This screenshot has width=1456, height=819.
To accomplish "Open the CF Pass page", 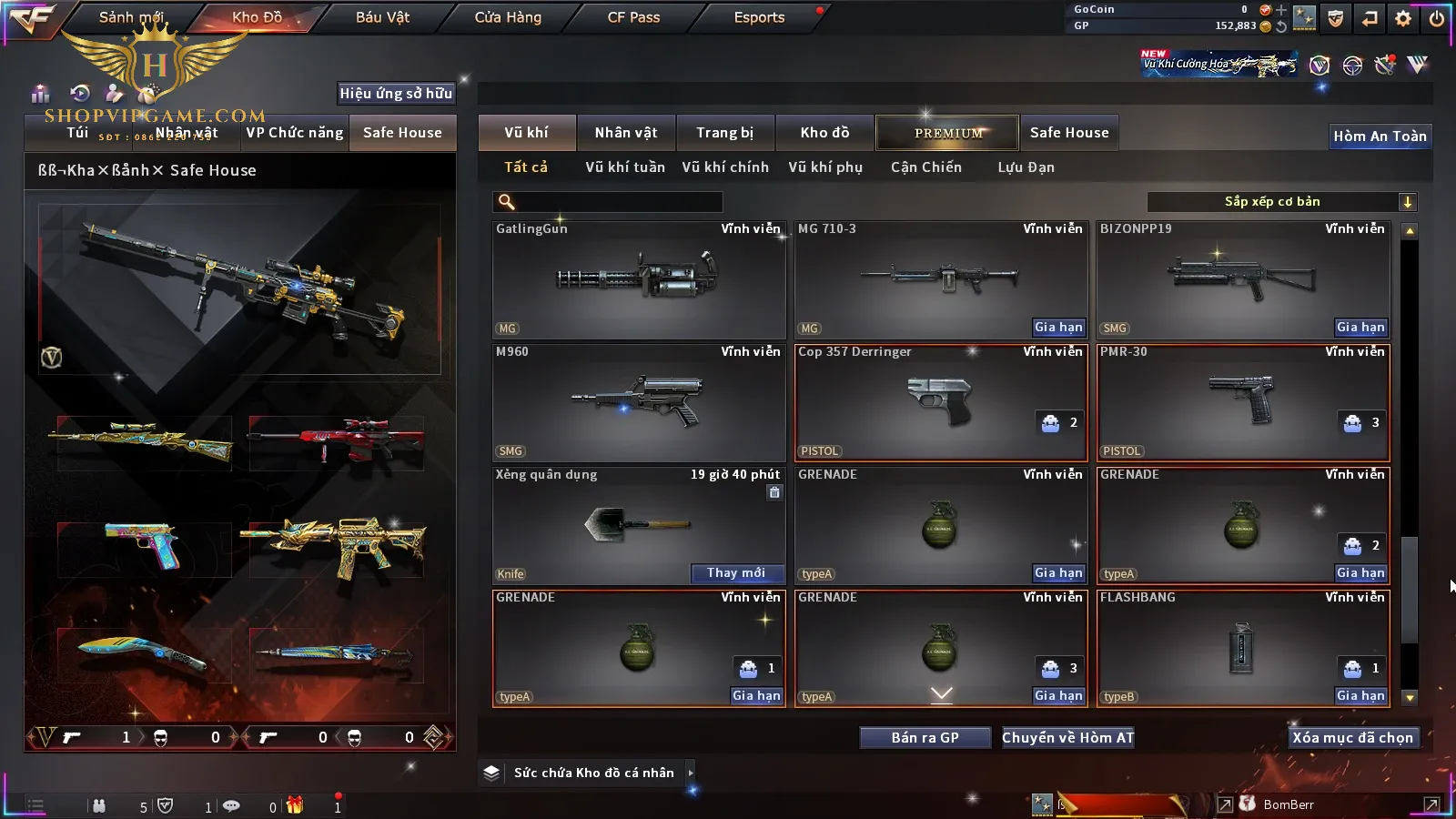I will click(633, 17).
